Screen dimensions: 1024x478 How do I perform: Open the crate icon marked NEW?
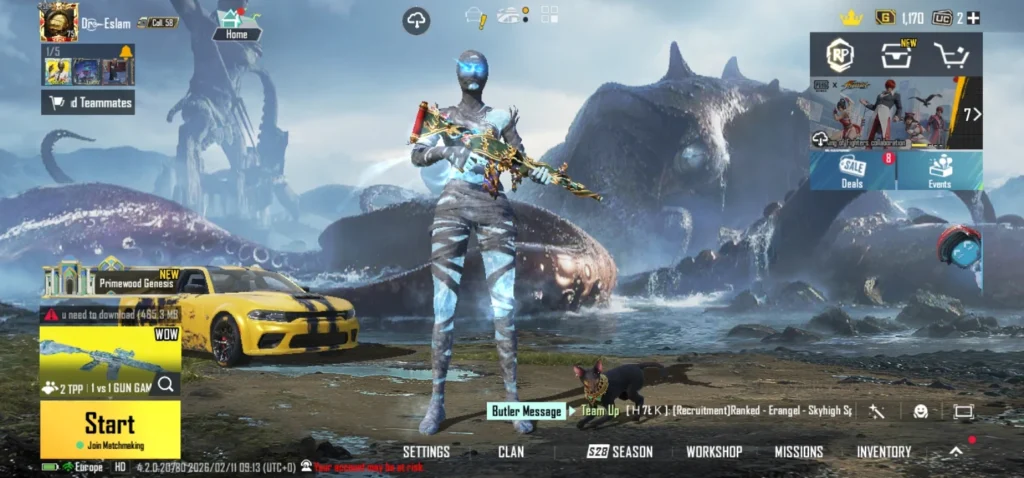pos(895,55)
